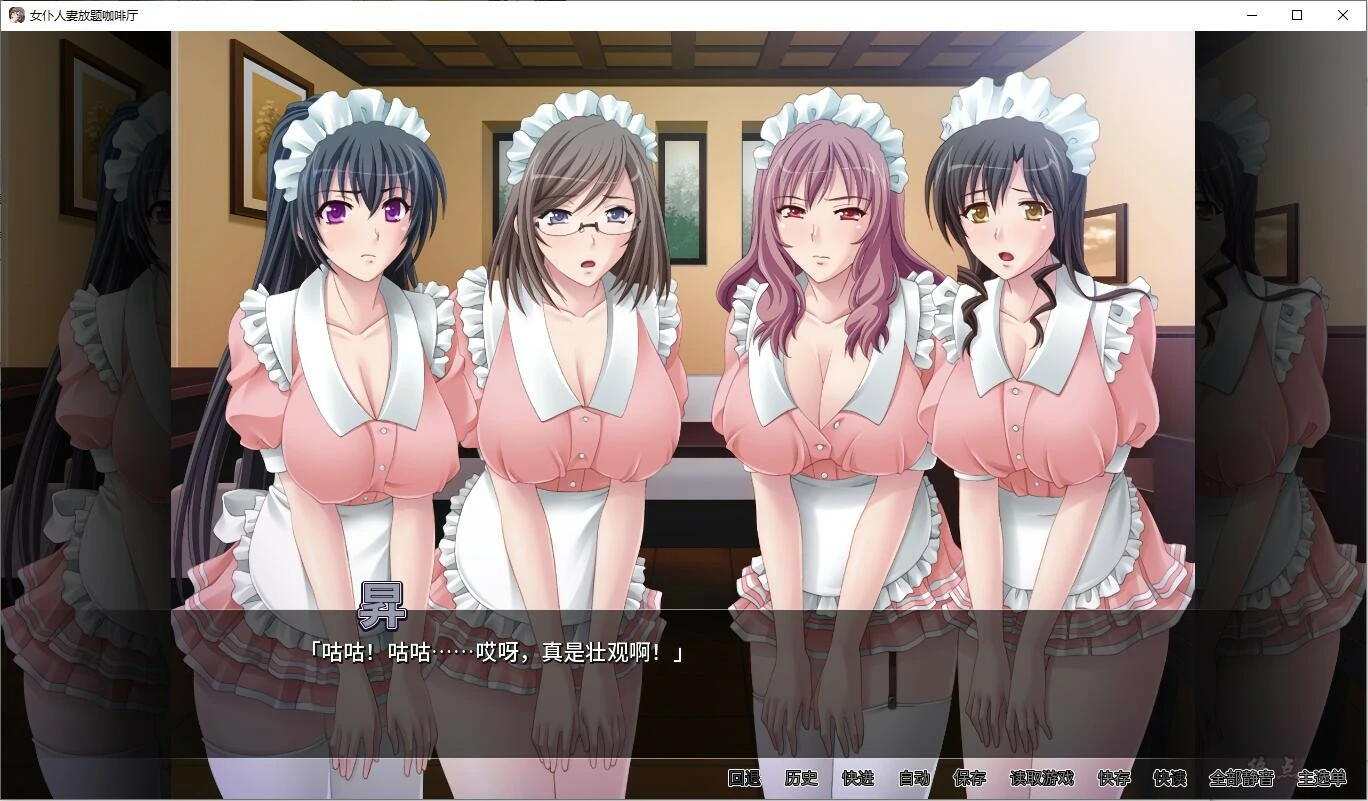Minimize the 女仆人妻放题咖啡厅 window

(1251, 15)
